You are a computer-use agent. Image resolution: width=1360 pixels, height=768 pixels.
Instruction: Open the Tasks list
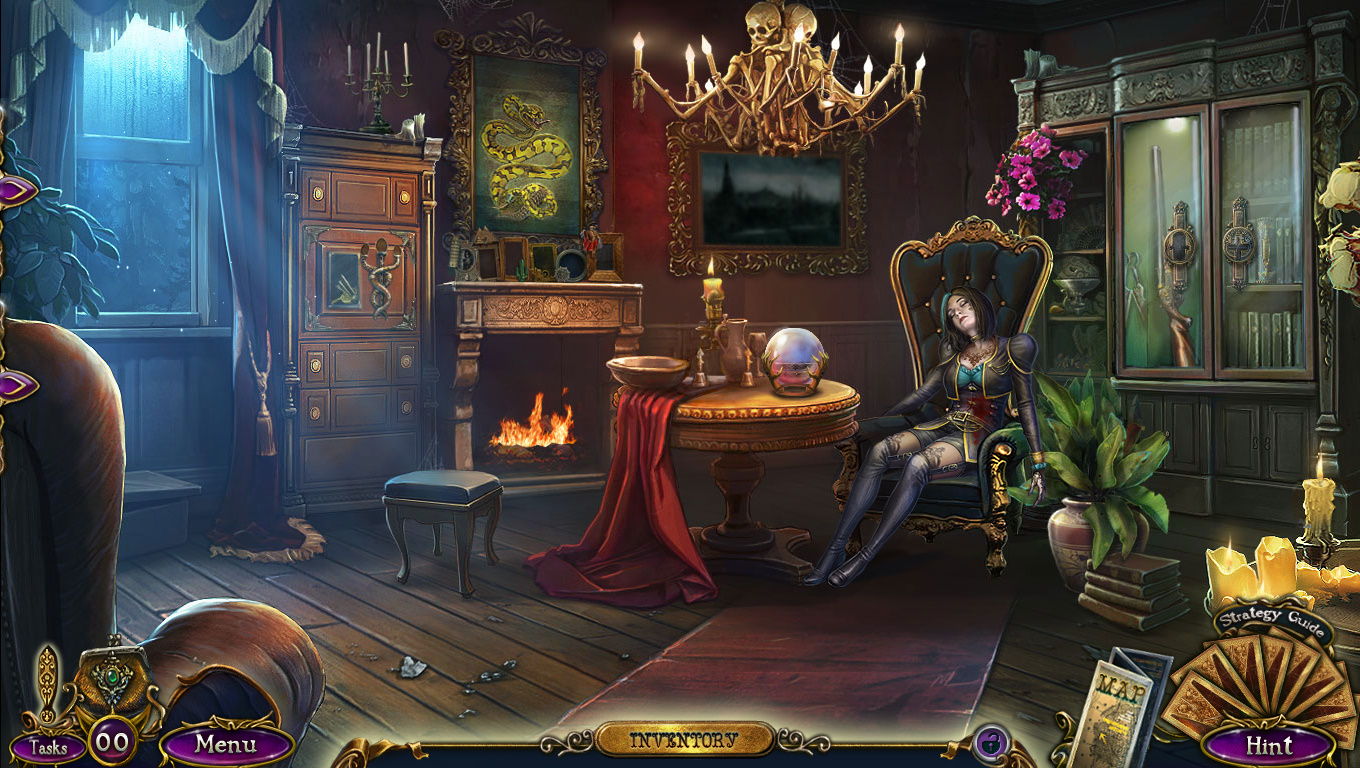[47, 746]
